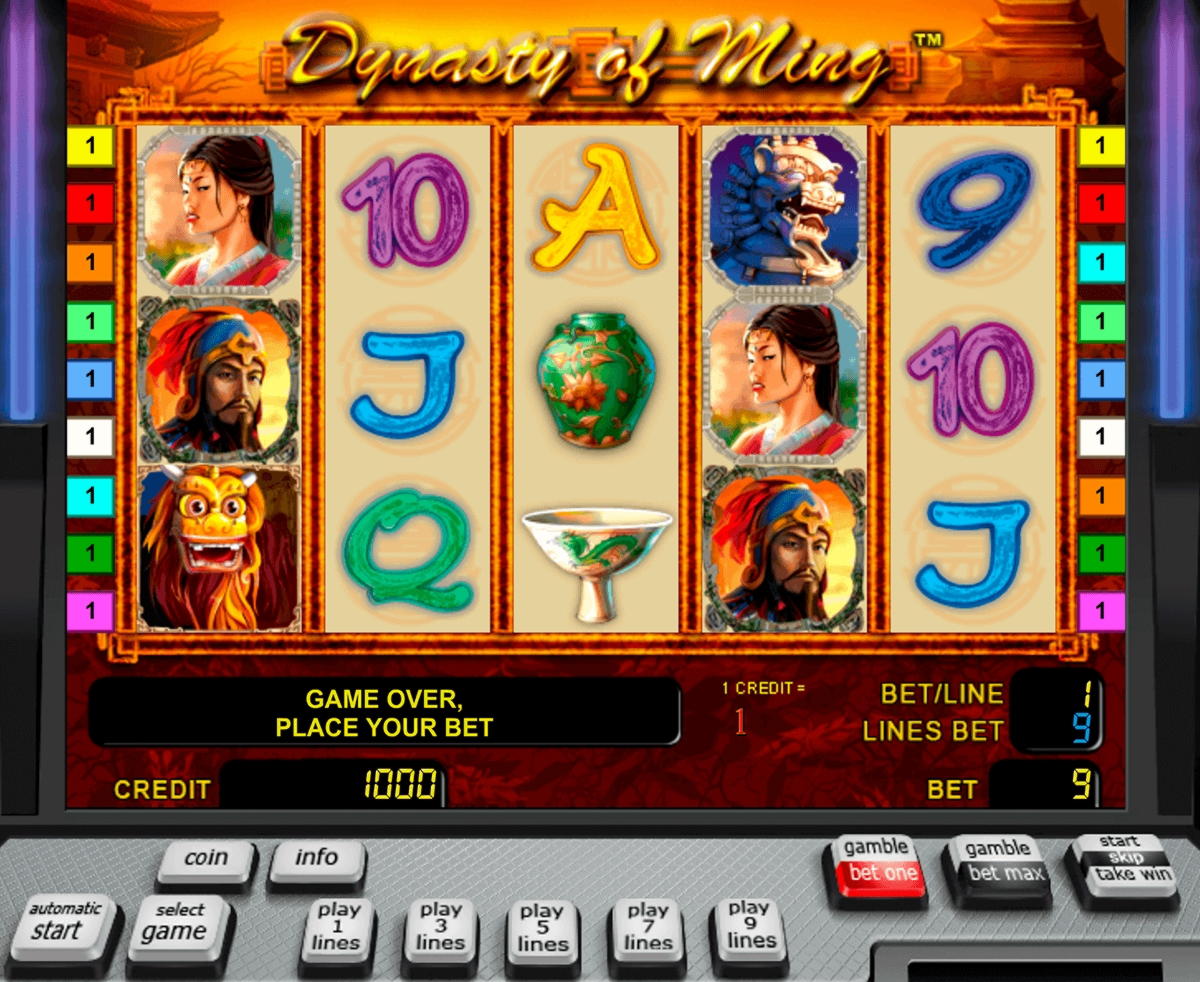Choose play 3 lines

point(440,927)
